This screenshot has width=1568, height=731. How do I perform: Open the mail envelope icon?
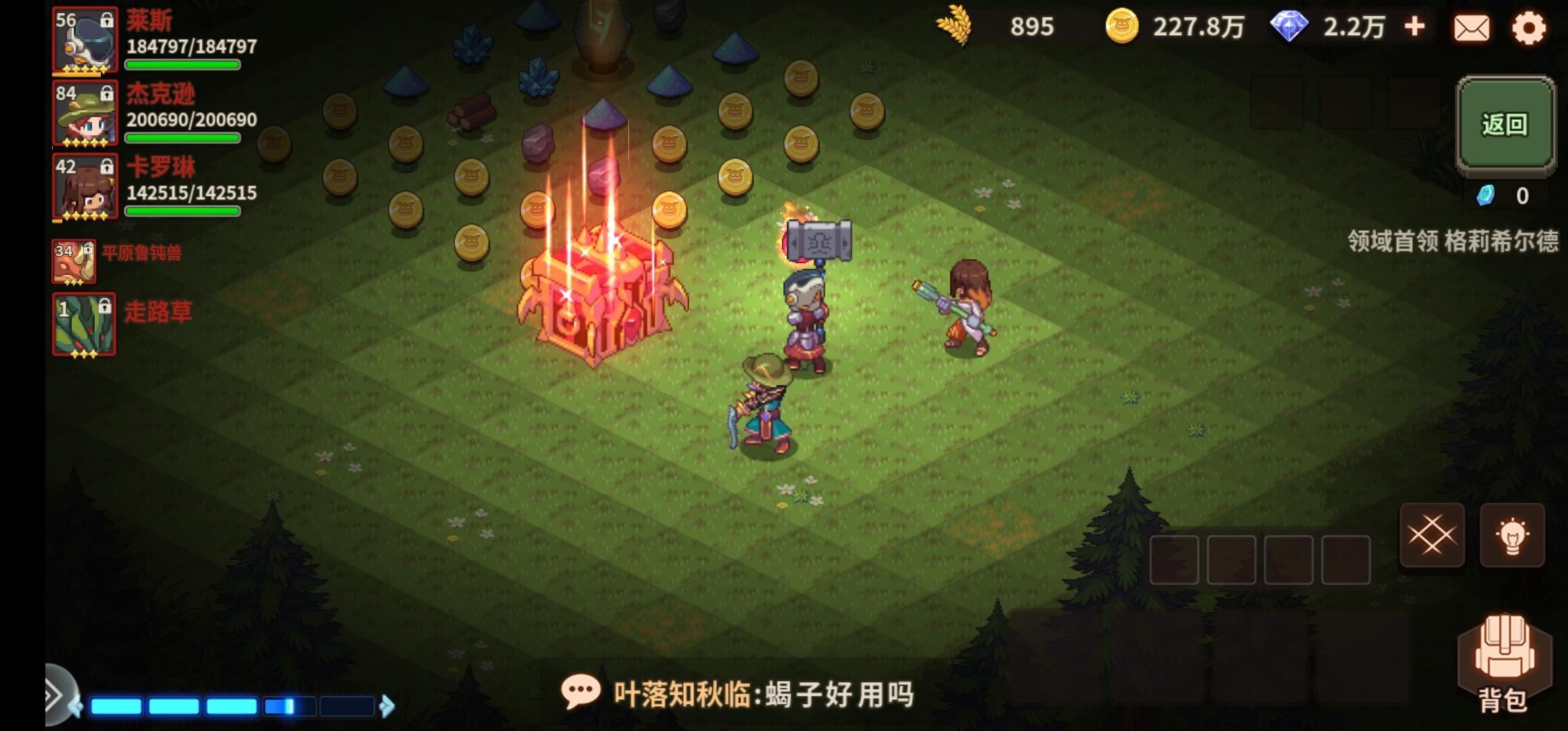pyautogui.click(x=1472, y=28)
